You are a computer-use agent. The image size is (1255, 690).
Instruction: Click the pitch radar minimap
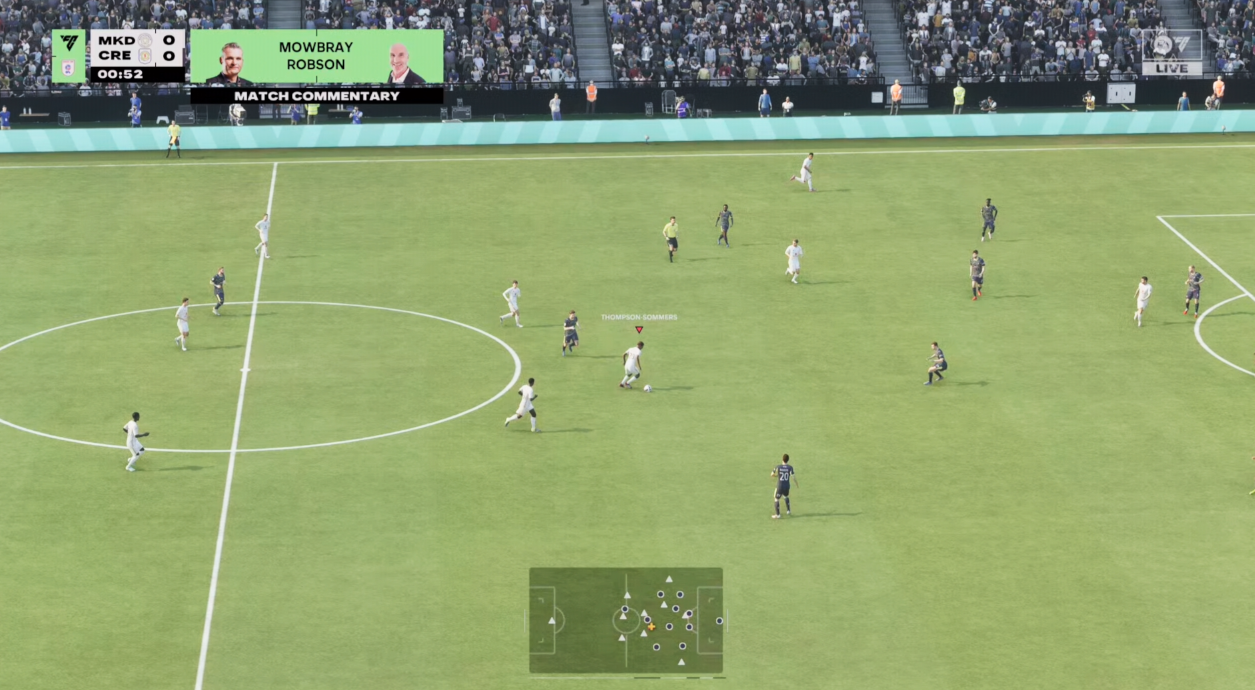pyautogui.click(x=626, y=620)
